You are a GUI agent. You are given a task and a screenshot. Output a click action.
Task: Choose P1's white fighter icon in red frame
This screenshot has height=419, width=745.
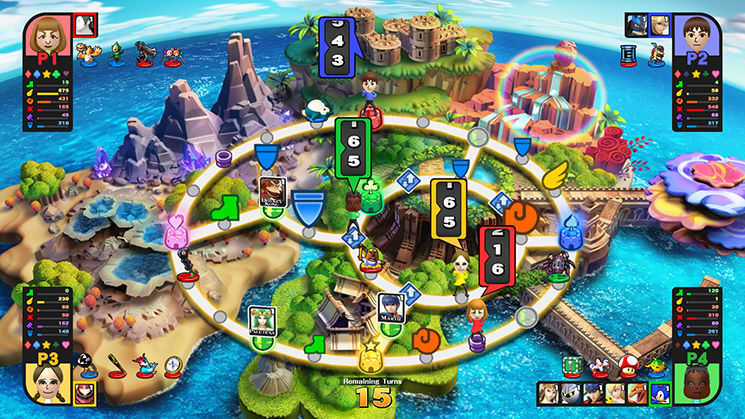pos(85,24)
